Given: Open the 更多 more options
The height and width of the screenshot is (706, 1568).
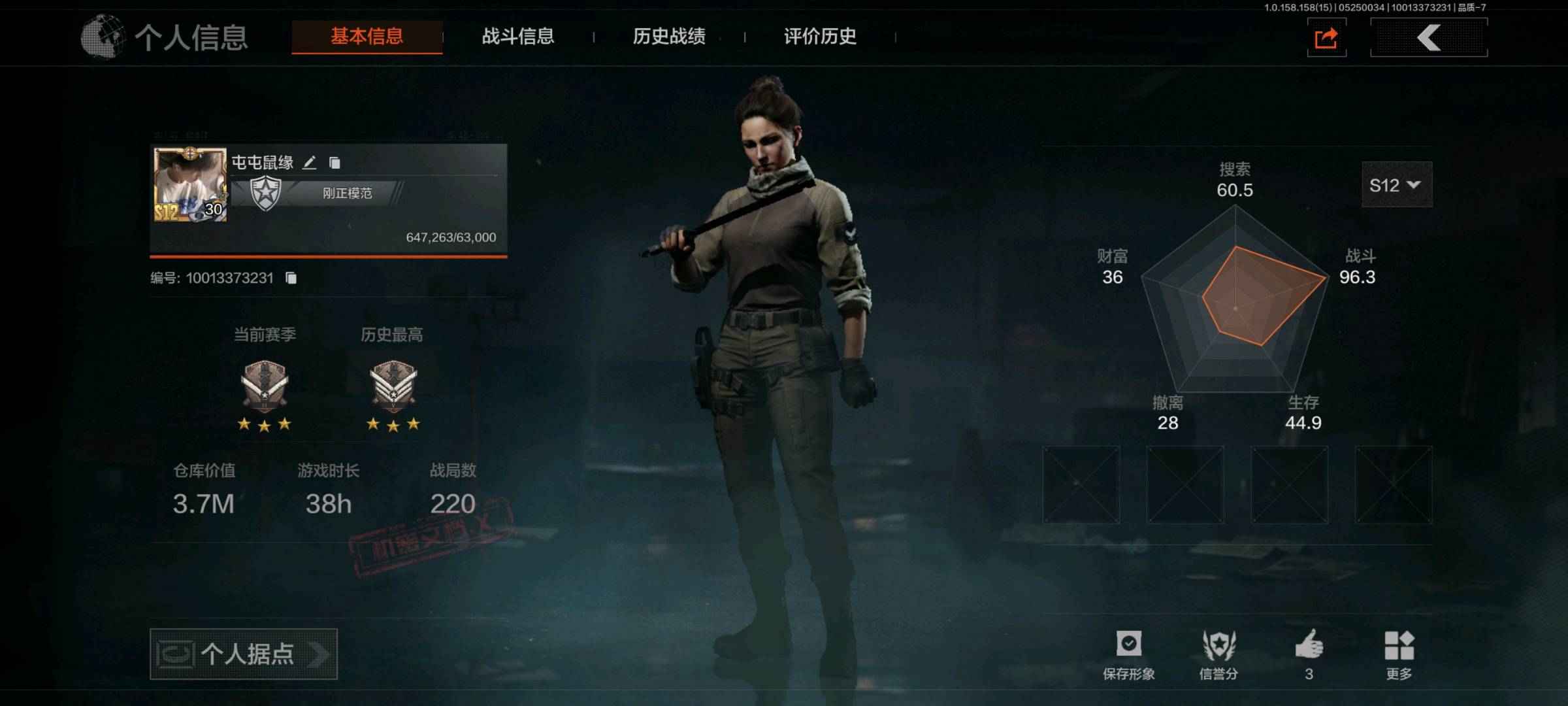Looking at the screenshot, I should pyautogui.click(x=1399, y=654).
